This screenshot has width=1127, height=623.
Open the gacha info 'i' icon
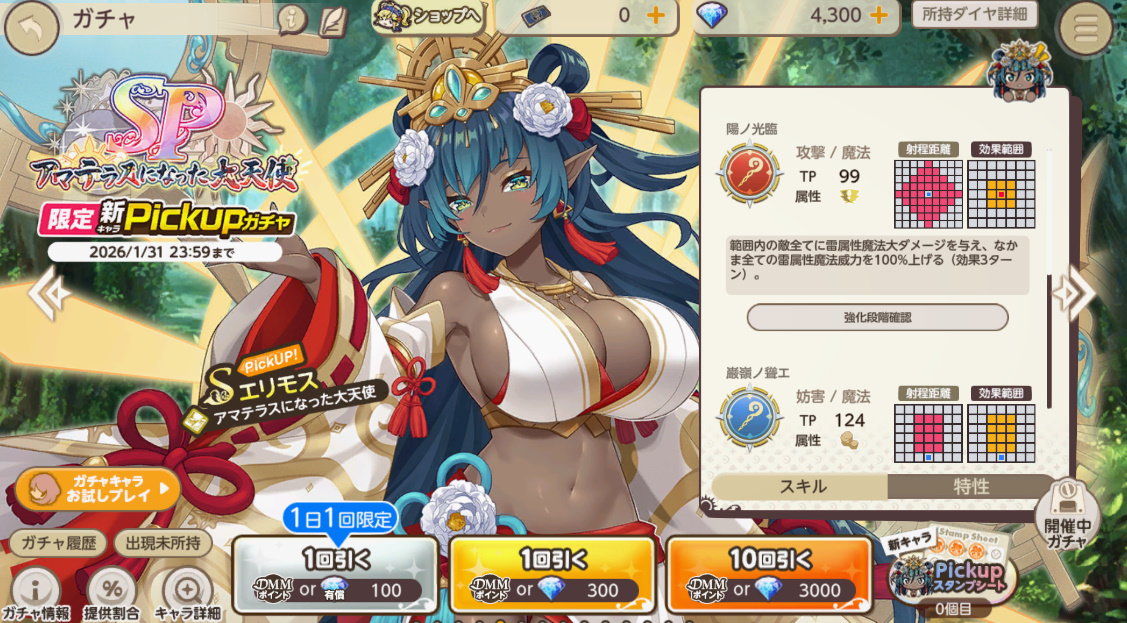(x=291, y=18)
